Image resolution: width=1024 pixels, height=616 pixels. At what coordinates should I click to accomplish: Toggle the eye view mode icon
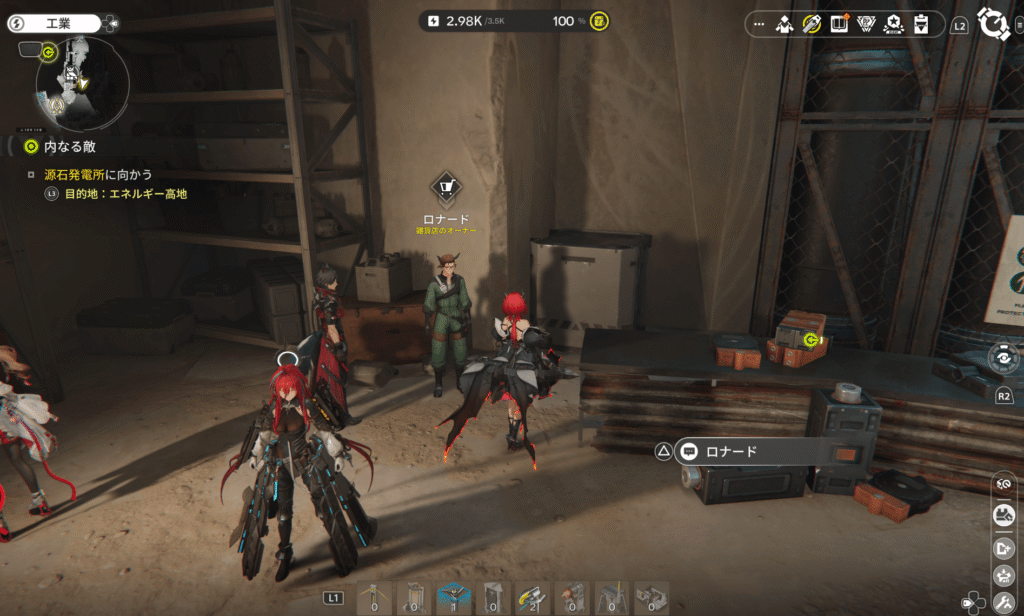(1003, 357)
